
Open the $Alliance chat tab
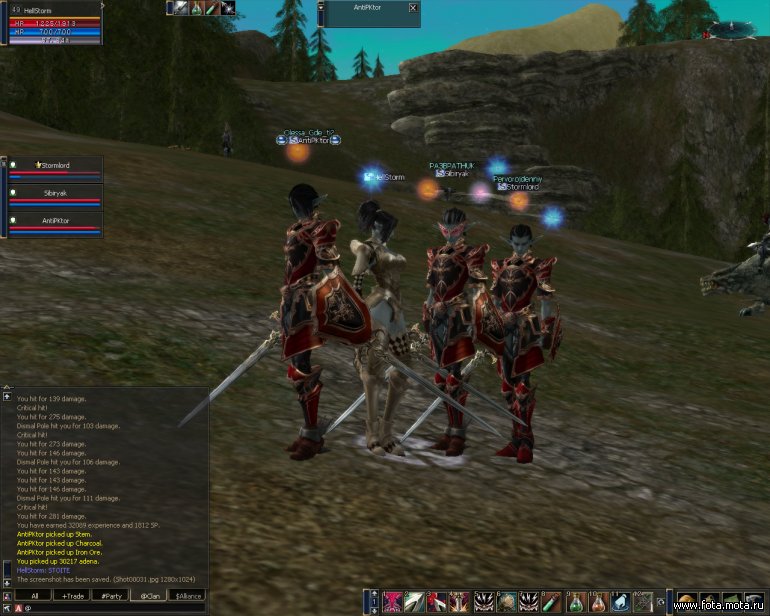pos(187,595)
